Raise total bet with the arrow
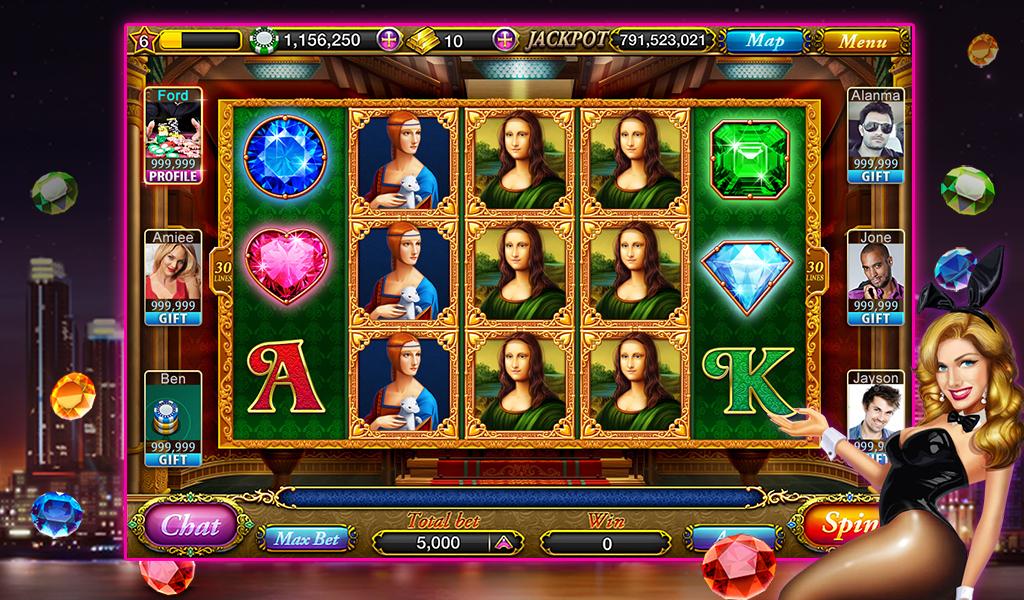This screenshot has height=600, width=1024. pyautogui.click(x=503, y=543)
